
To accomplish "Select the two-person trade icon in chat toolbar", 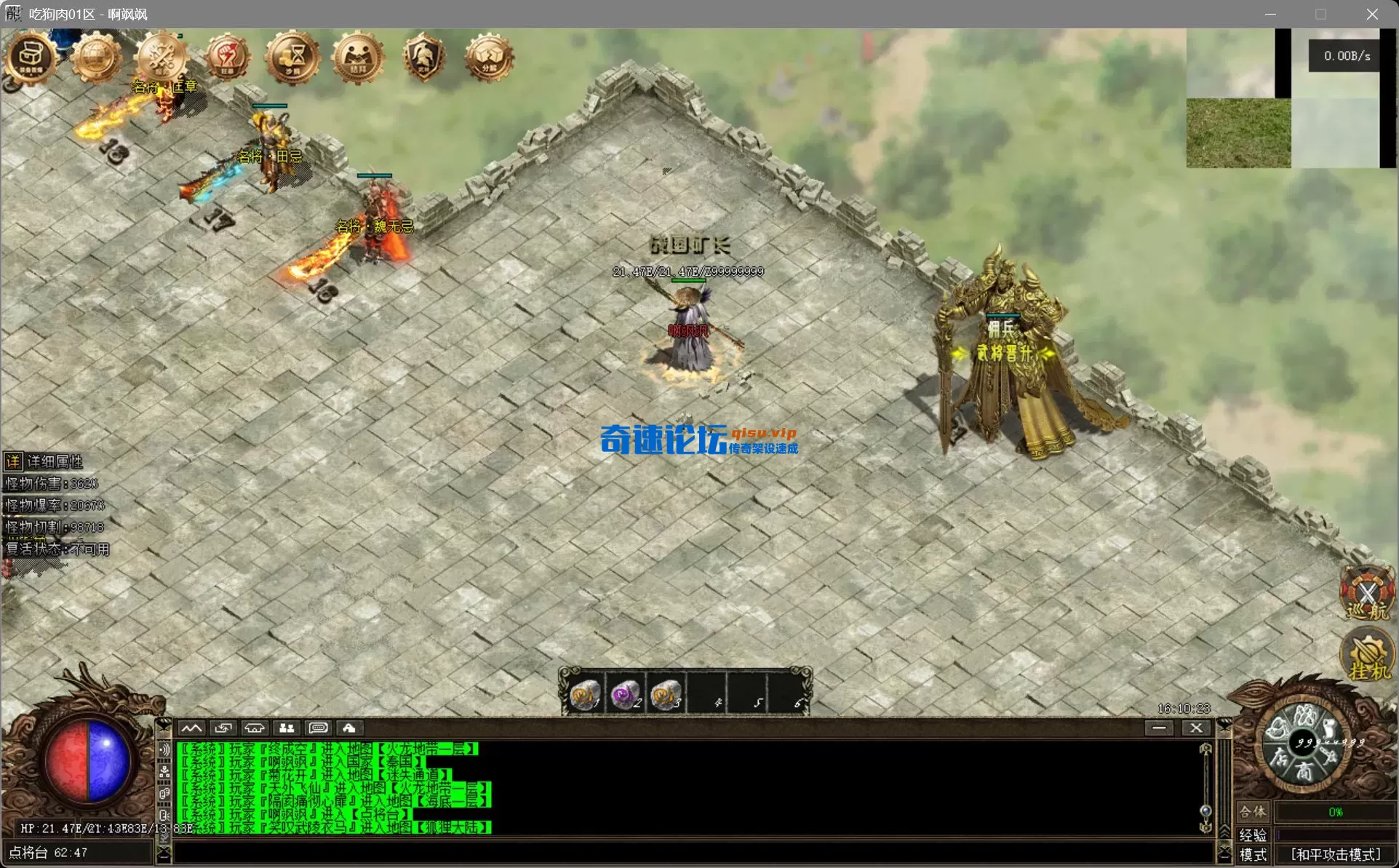I will (x=286, y=728).
